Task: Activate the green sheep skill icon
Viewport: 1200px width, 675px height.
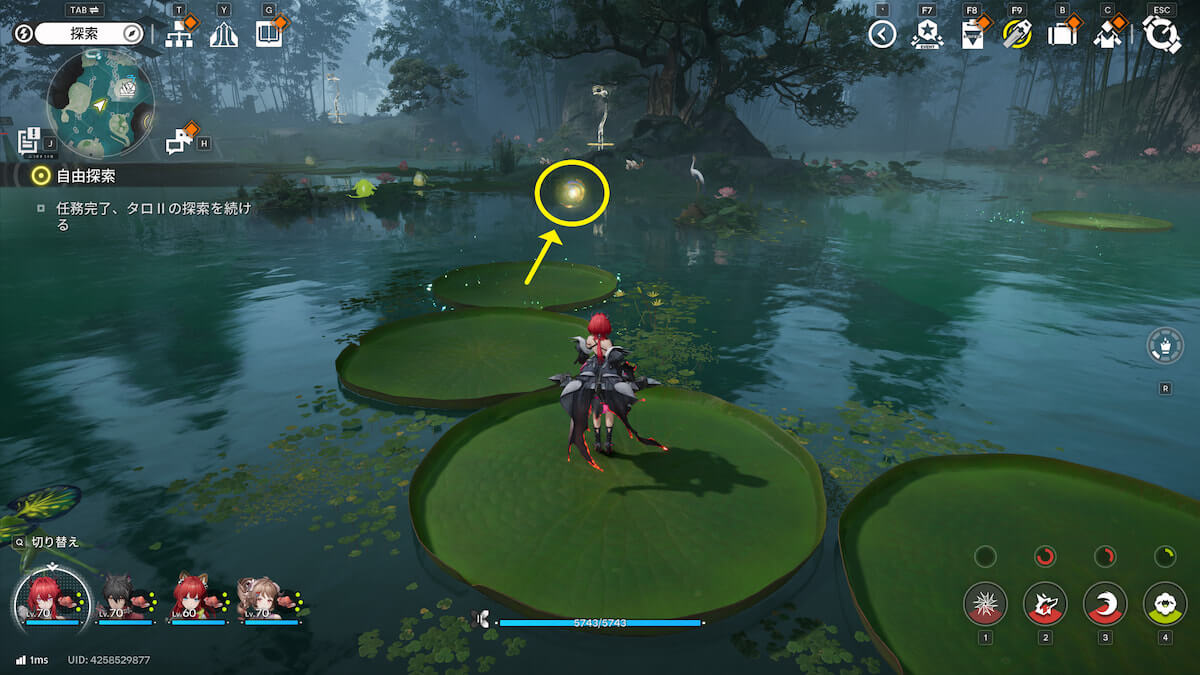Action: tap(1164, 603)
